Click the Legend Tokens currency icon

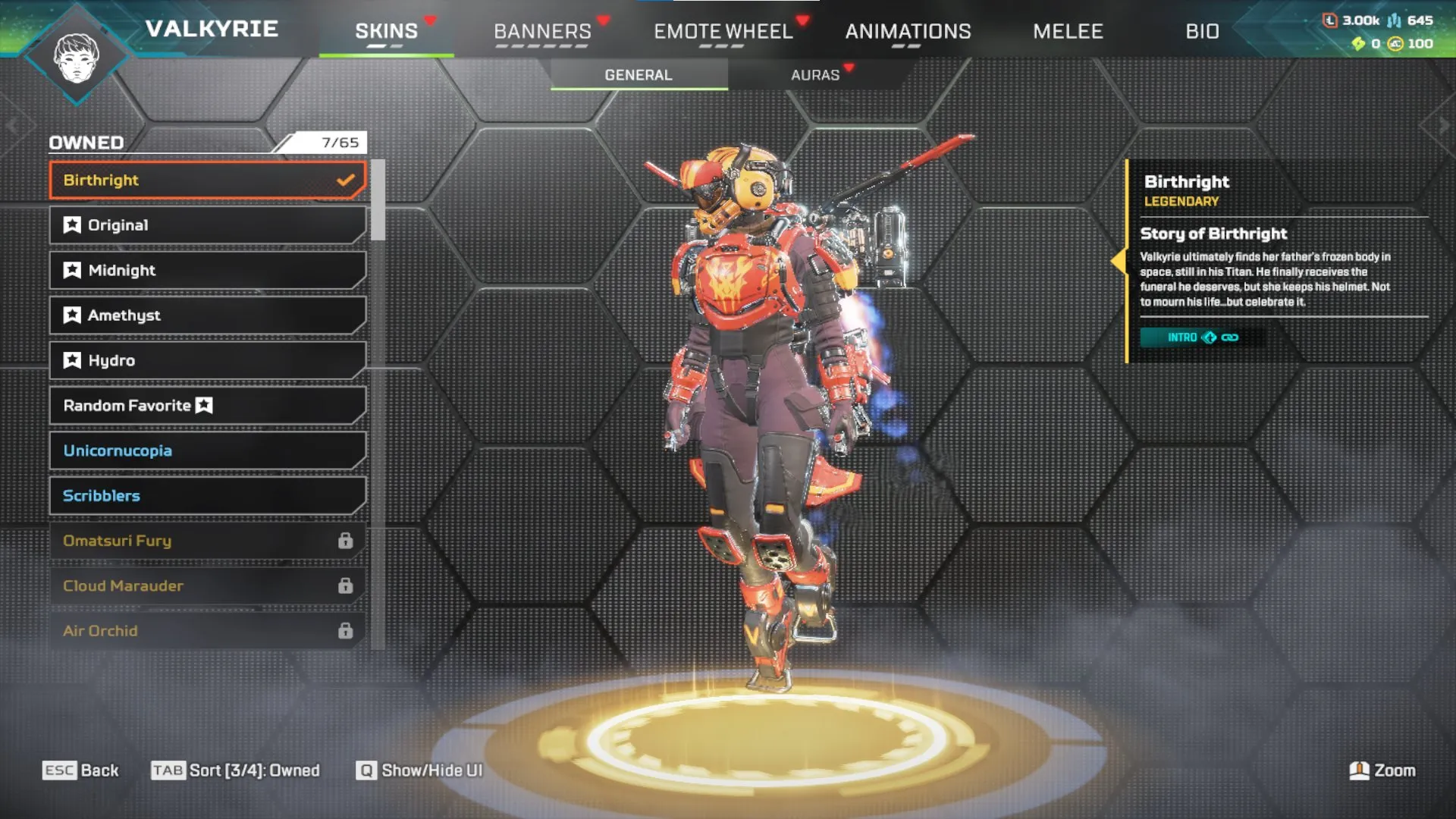(1331, 21)
